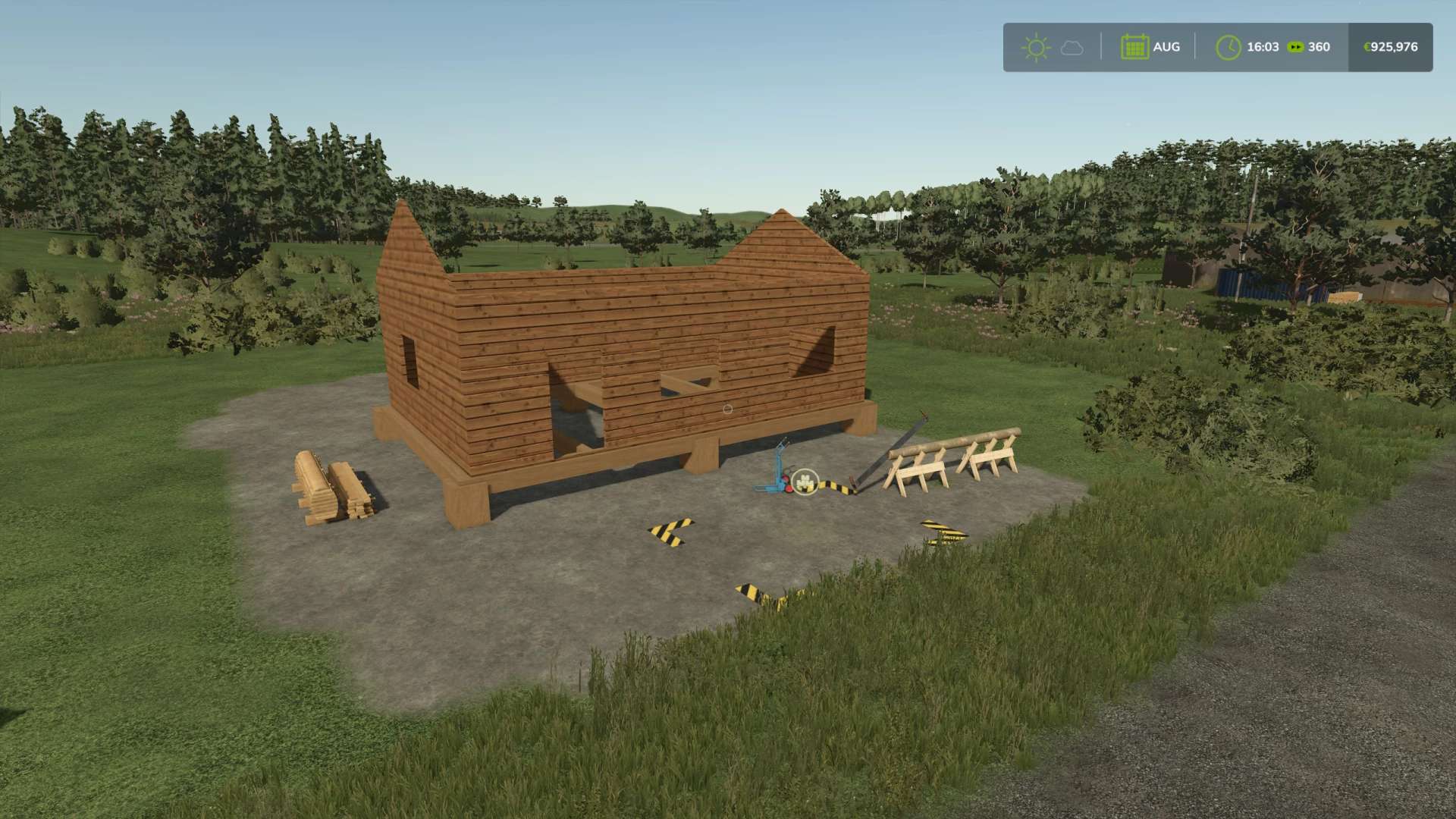Screen dimensions: 1456x819
Task: Toggle the fast-forward time scale icon
Action: 1296,47
